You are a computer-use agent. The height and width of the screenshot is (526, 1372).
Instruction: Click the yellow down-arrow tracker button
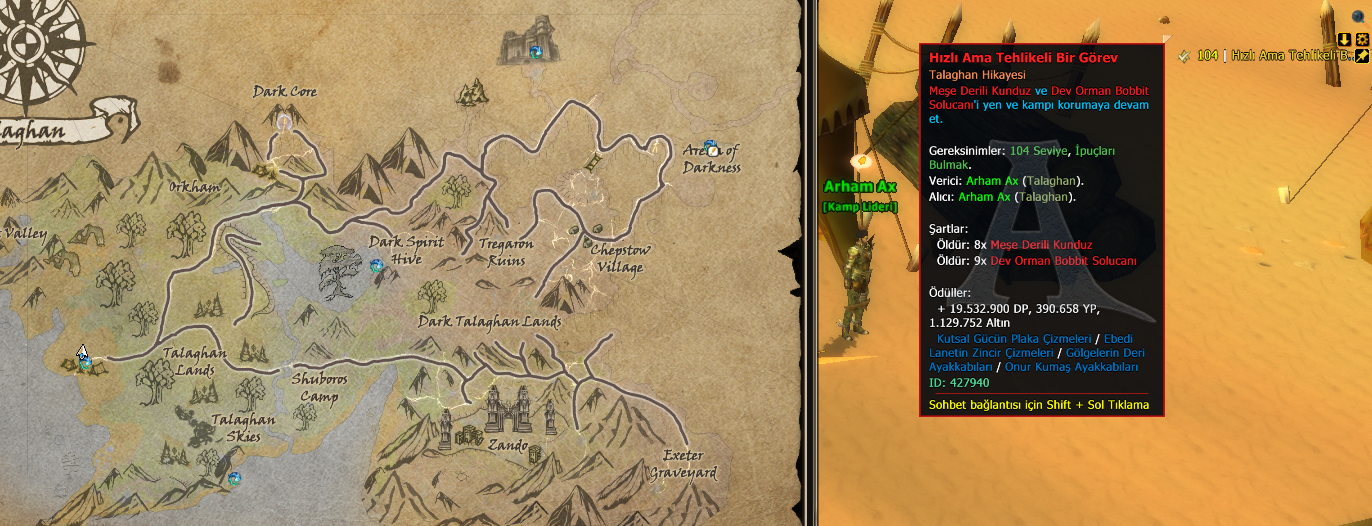(x=1345, y=39)
